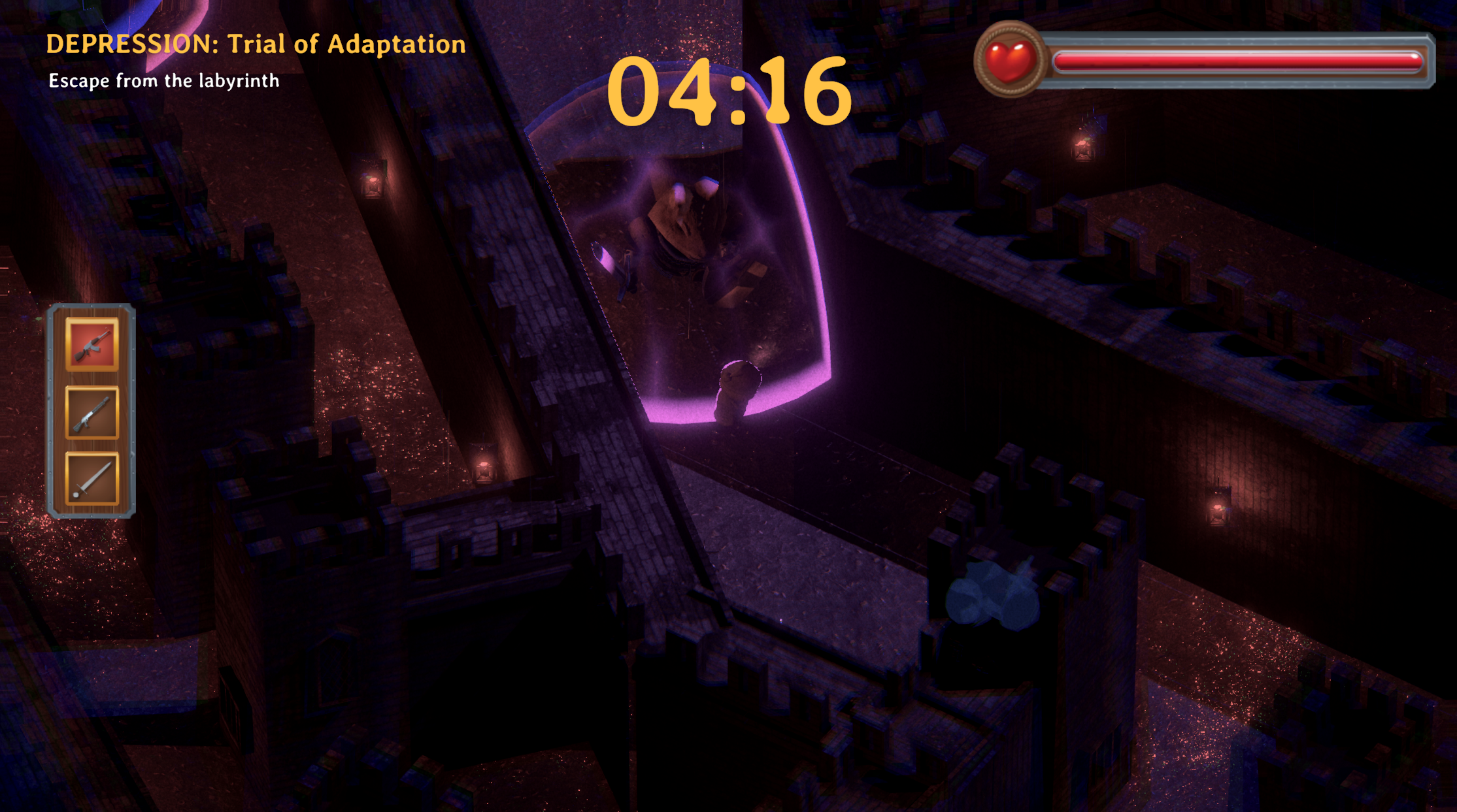Image resolution: width=1457 pixels, height=812 pixels.
Task: Select the AK assault rifle weapon slot
Action: (x=92, y=344)
